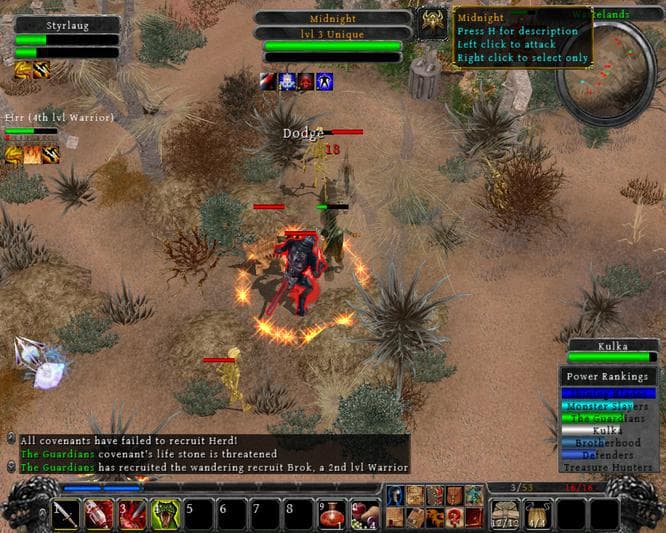Viewport: 666px width, 533px height.
Task: Click the red question mark help icon
Action: tap(454, 516)
